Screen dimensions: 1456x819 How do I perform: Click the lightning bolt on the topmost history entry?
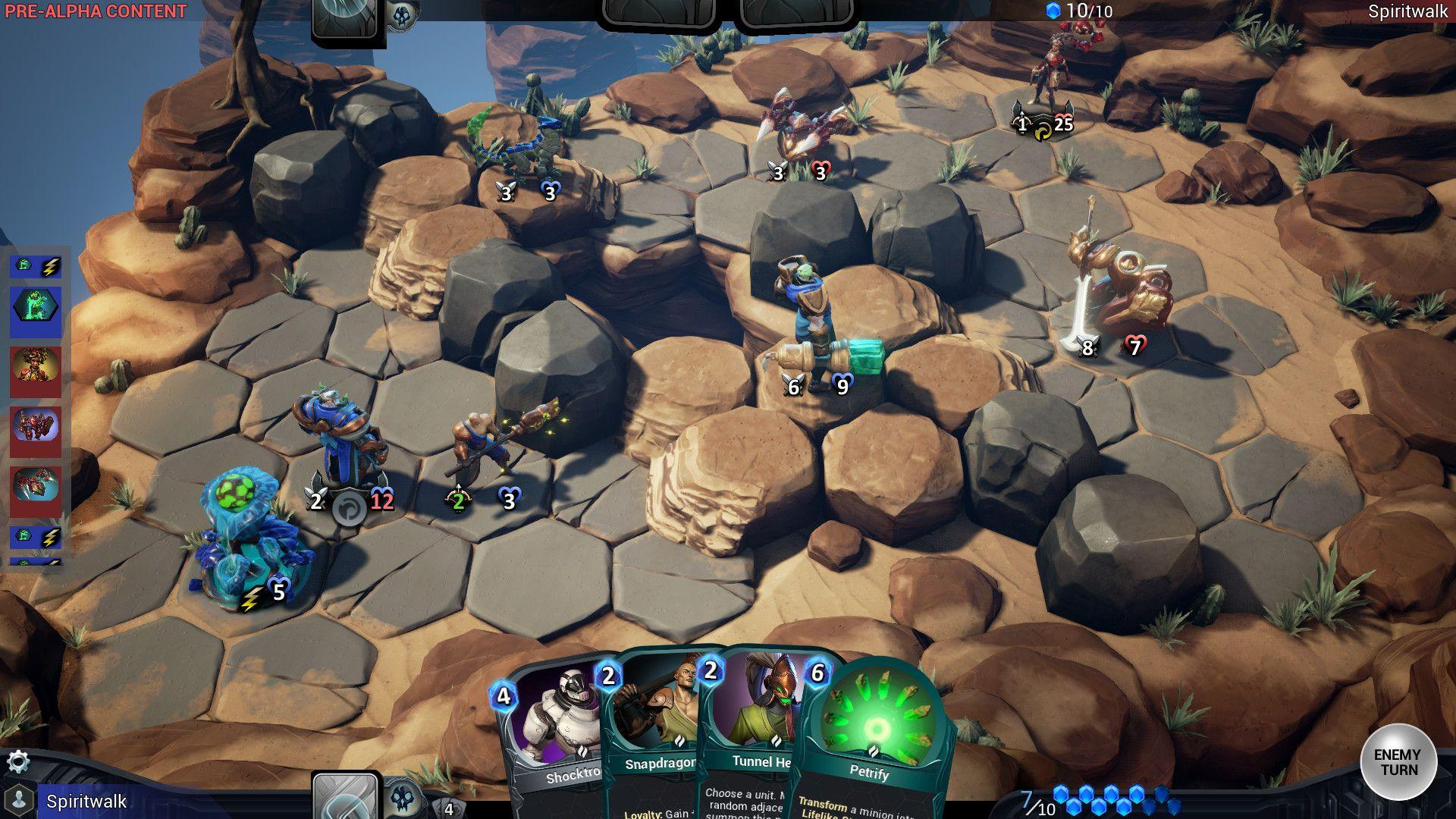coord(47,265)
